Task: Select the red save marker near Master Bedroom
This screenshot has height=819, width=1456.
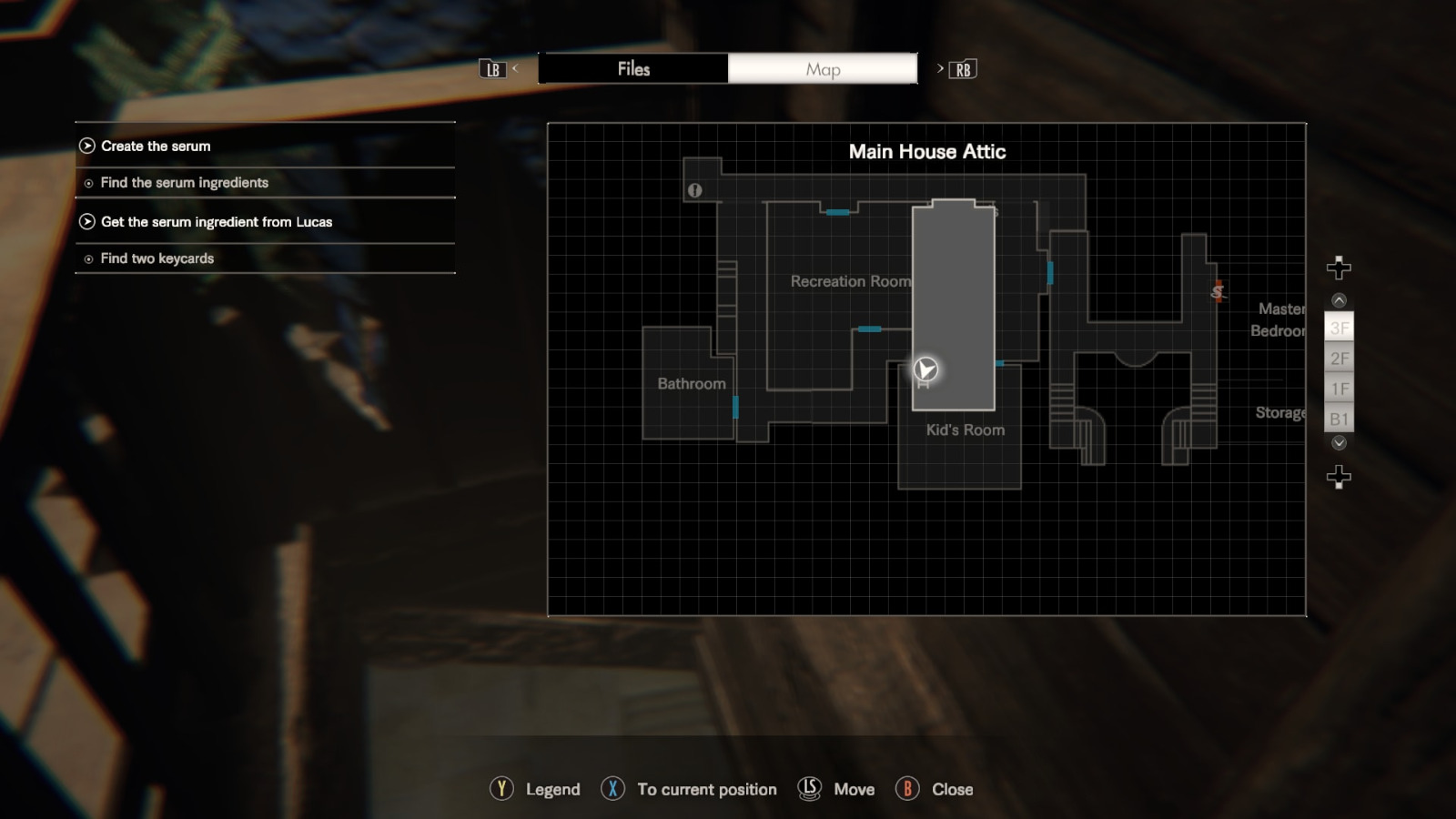Action: (x=1218, y=291)
